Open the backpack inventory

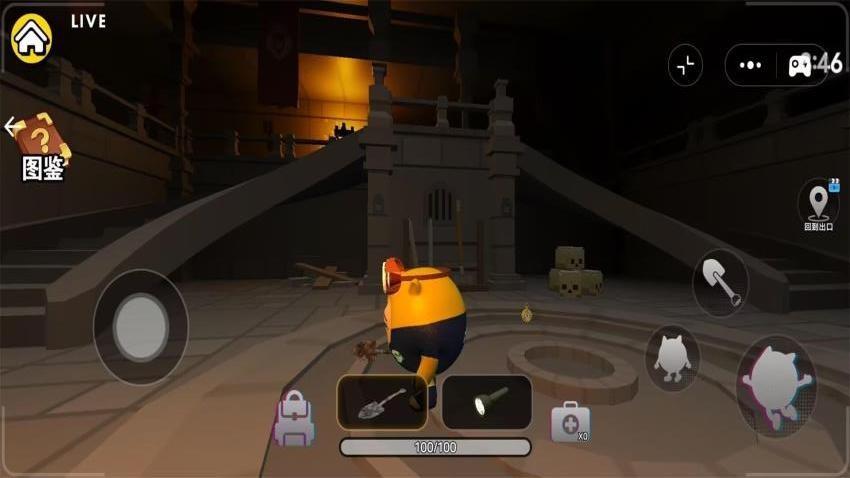(294, 418)
